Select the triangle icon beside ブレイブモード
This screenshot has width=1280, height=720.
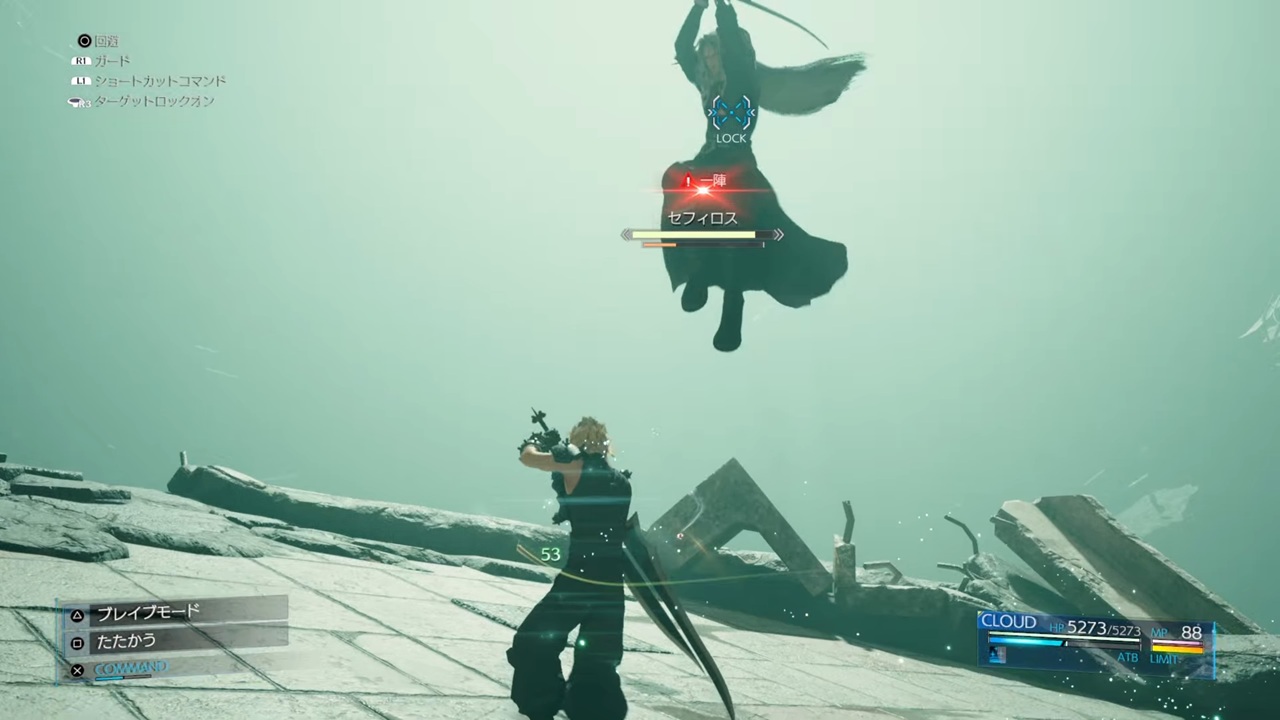[77, 615]
